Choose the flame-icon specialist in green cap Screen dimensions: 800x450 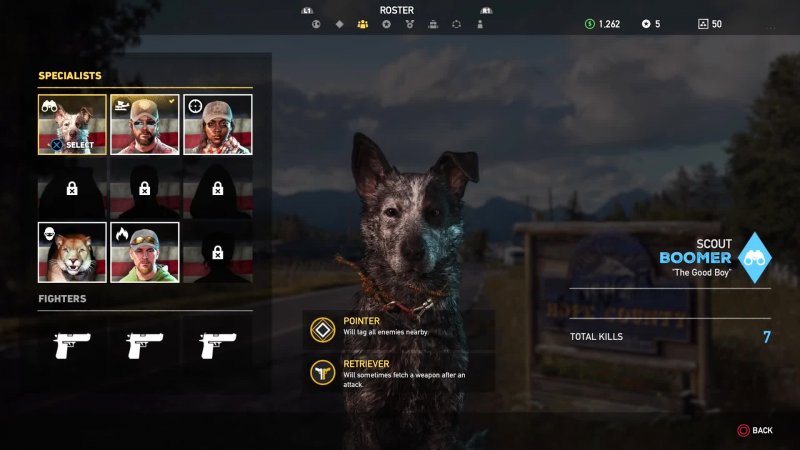point(145,252)
